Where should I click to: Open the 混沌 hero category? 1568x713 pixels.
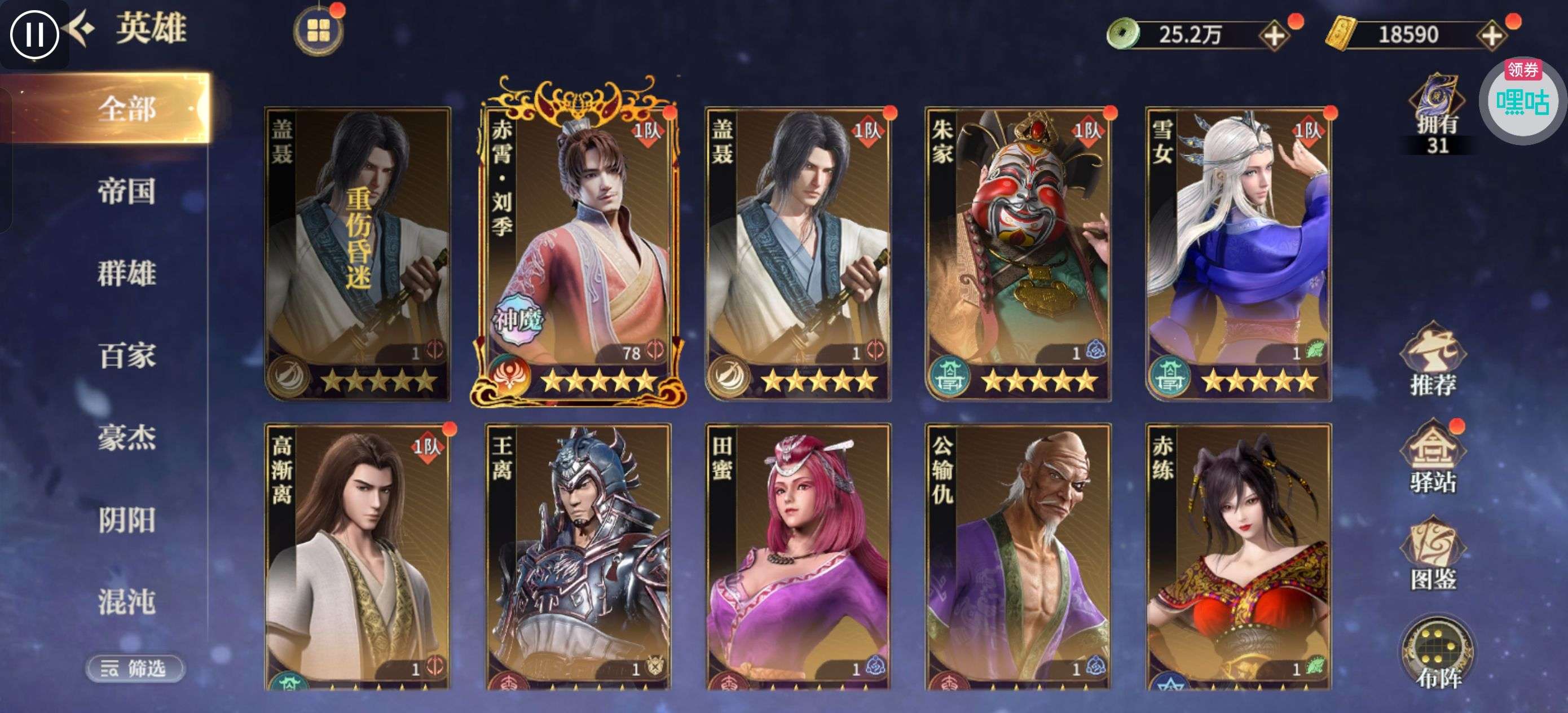[126, 601]
